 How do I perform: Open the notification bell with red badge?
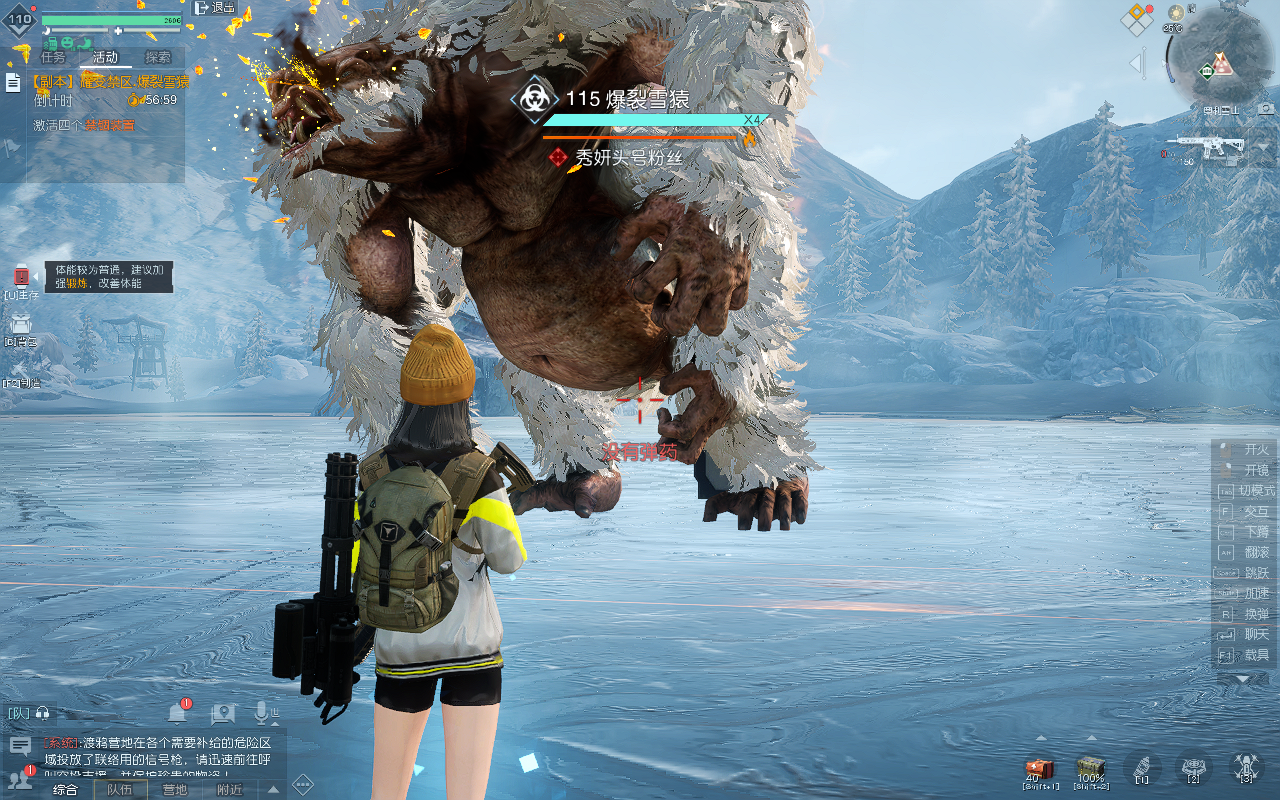click(177, 713)
